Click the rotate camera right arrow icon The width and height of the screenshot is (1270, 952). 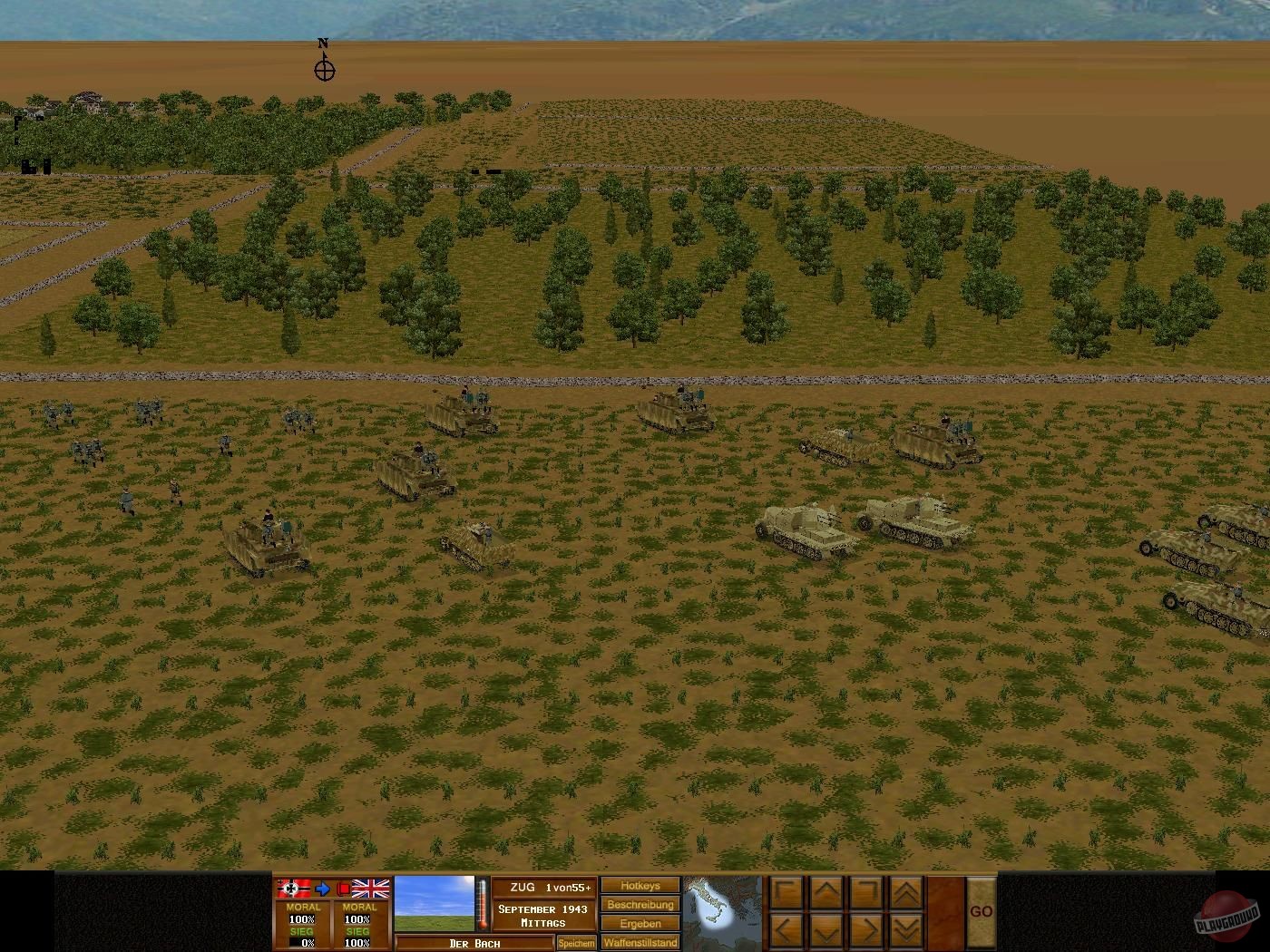coord(866,893)
